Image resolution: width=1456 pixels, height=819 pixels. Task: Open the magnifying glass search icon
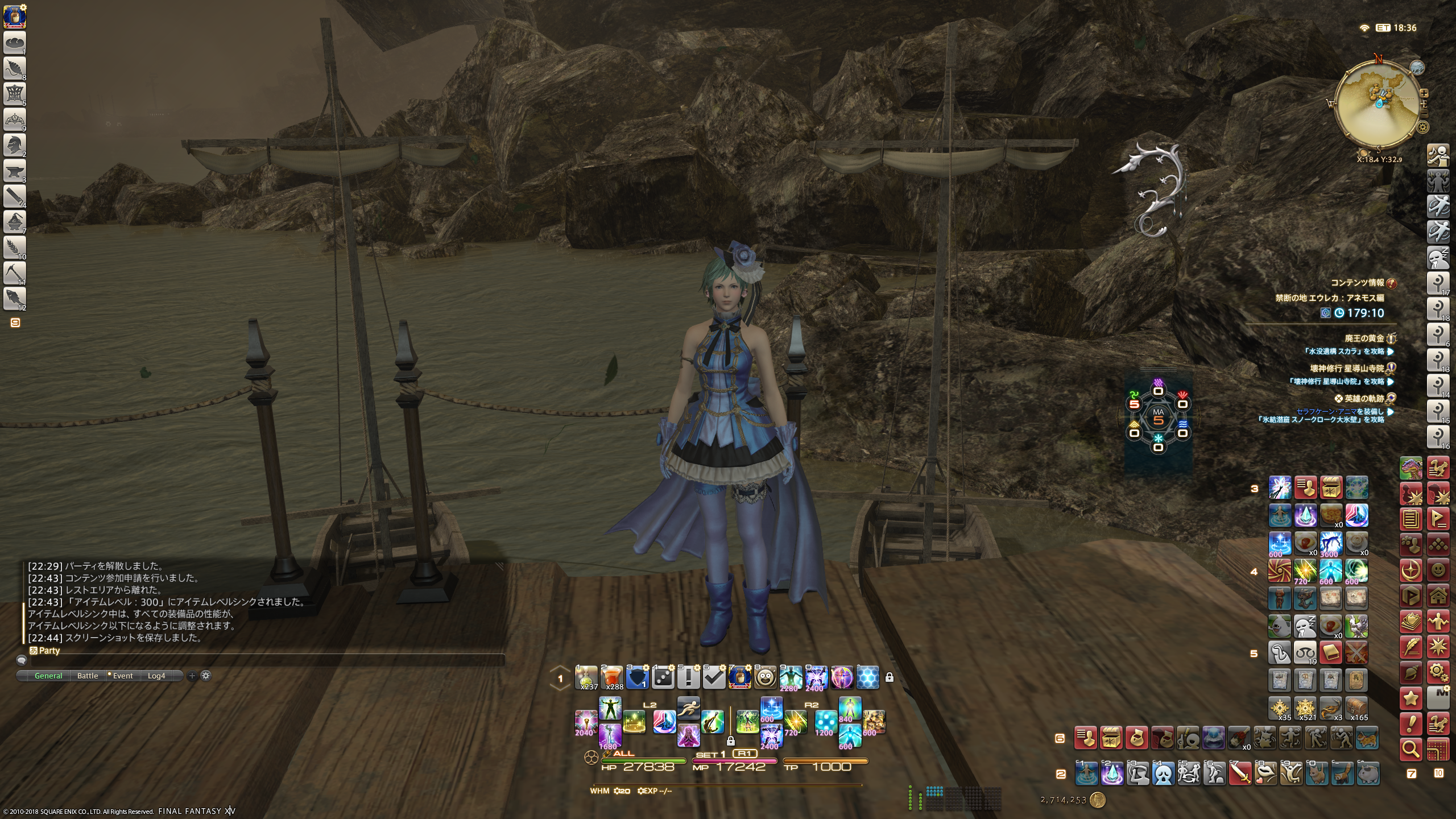pos(1411,750)
